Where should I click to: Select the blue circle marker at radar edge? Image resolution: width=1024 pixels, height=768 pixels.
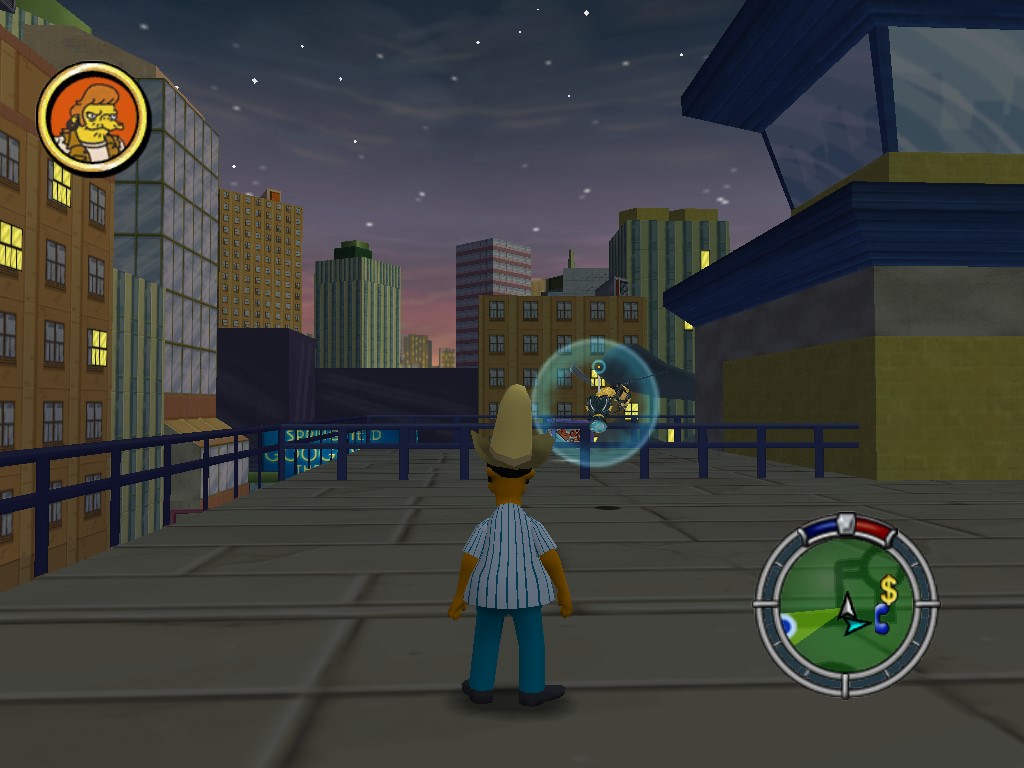pos(788,625)
